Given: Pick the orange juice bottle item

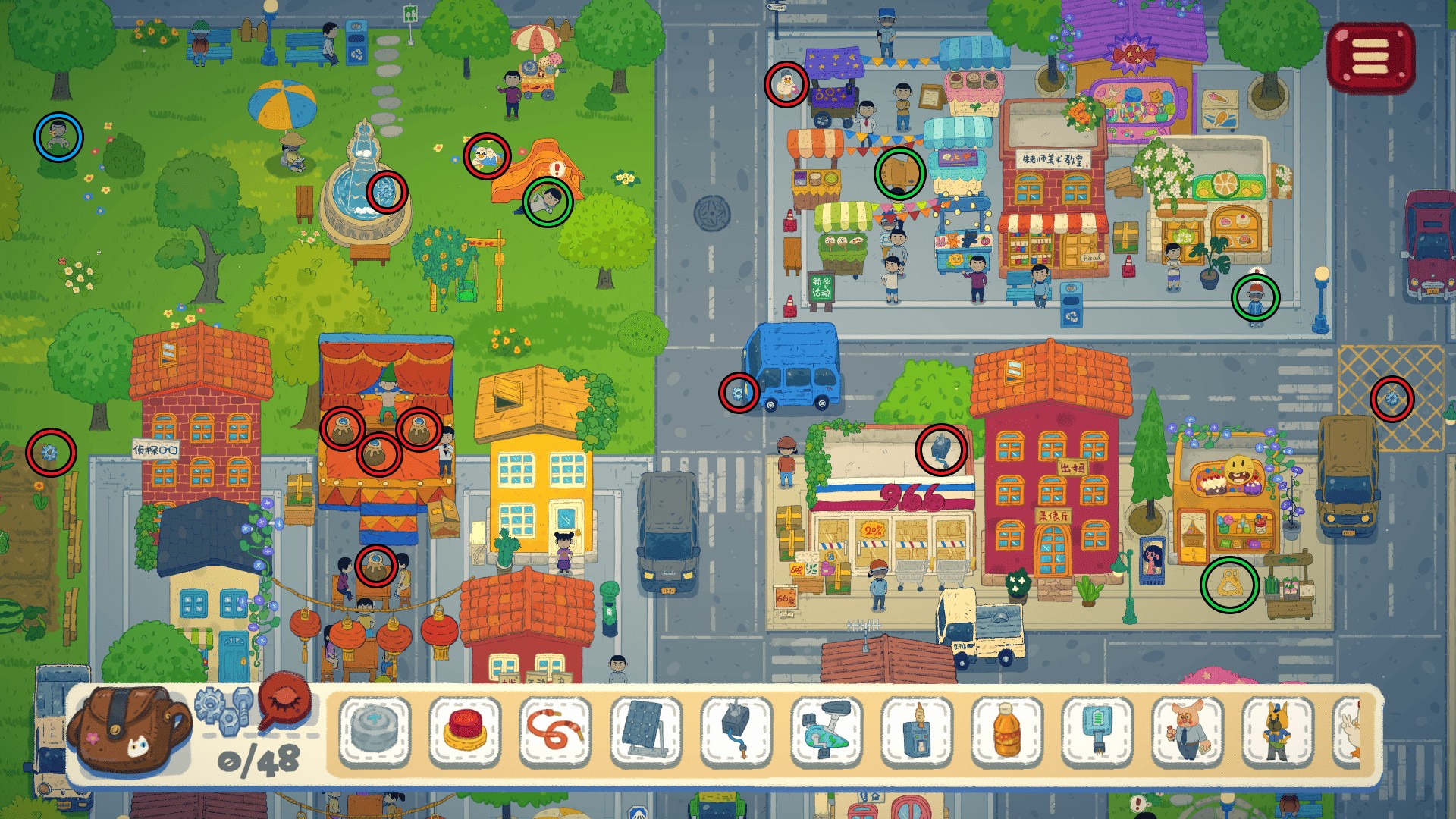Looking at the screenshot, I should point(1006,730).
